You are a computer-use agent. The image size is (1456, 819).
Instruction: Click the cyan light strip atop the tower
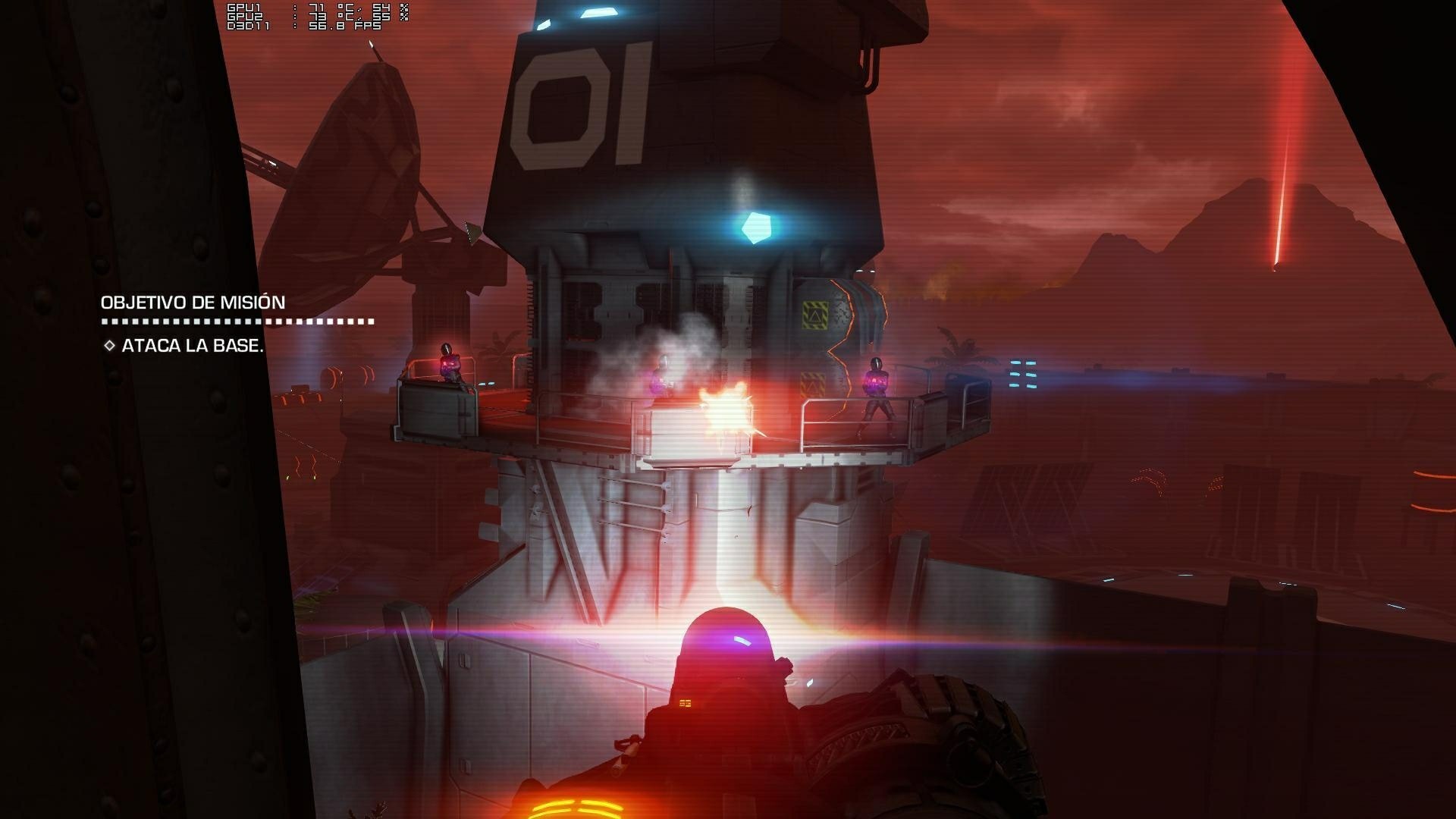pos(599,11)
